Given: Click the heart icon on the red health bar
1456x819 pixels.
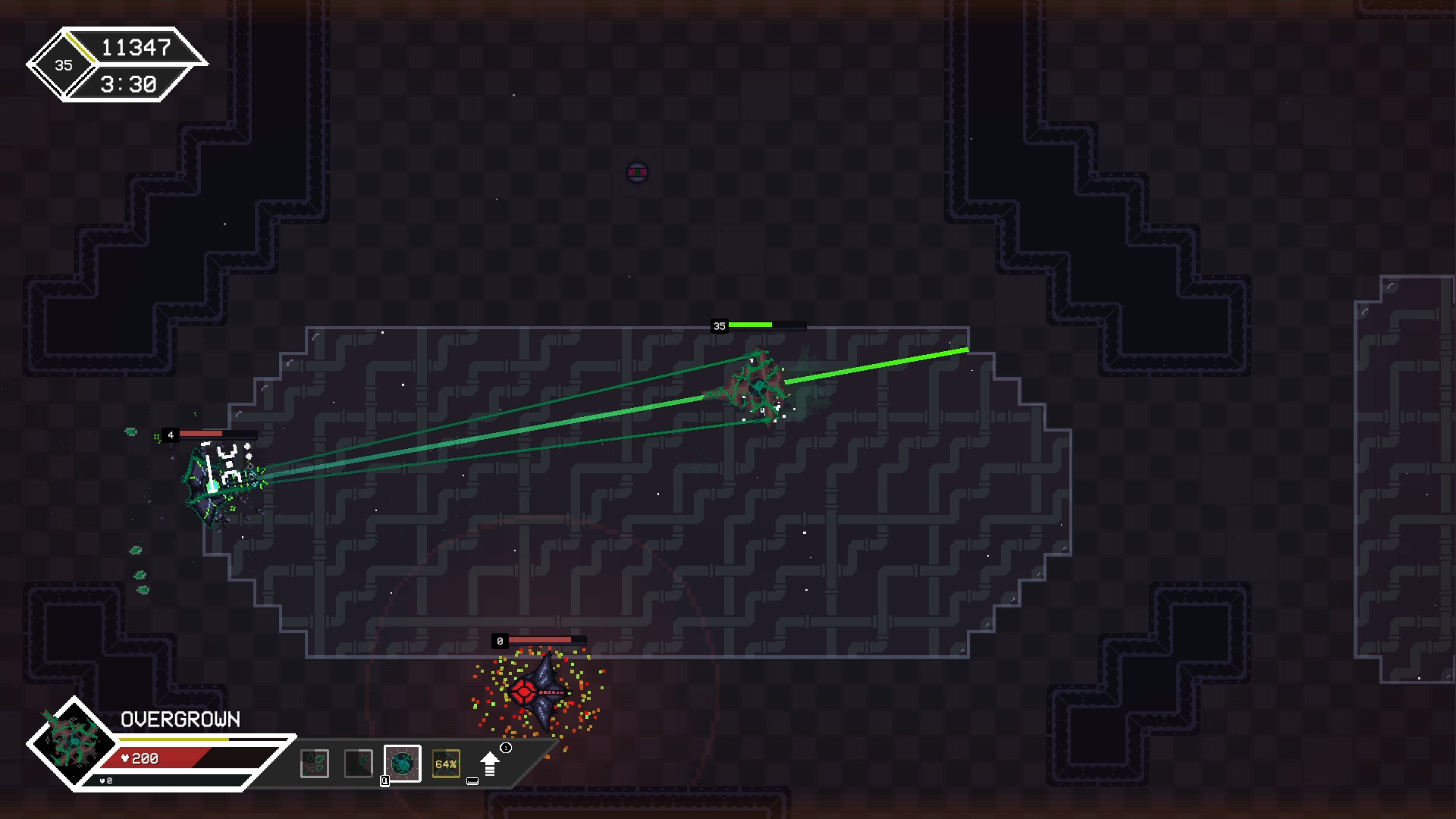Looking at the screenshot, I should 125,758.
